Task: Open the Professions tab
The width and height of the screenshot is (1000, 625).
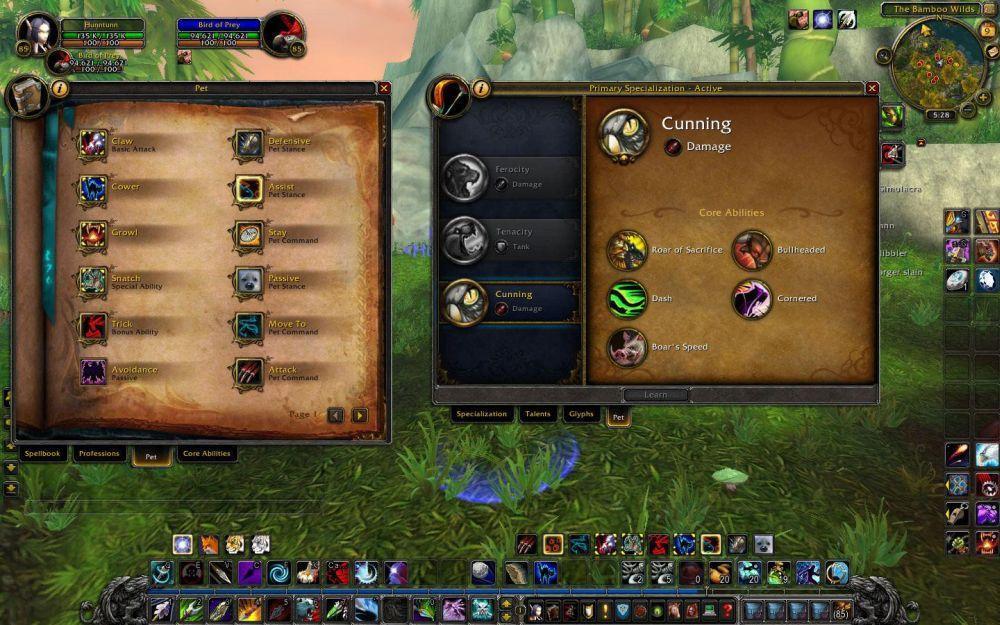Action: coord(99,454)
